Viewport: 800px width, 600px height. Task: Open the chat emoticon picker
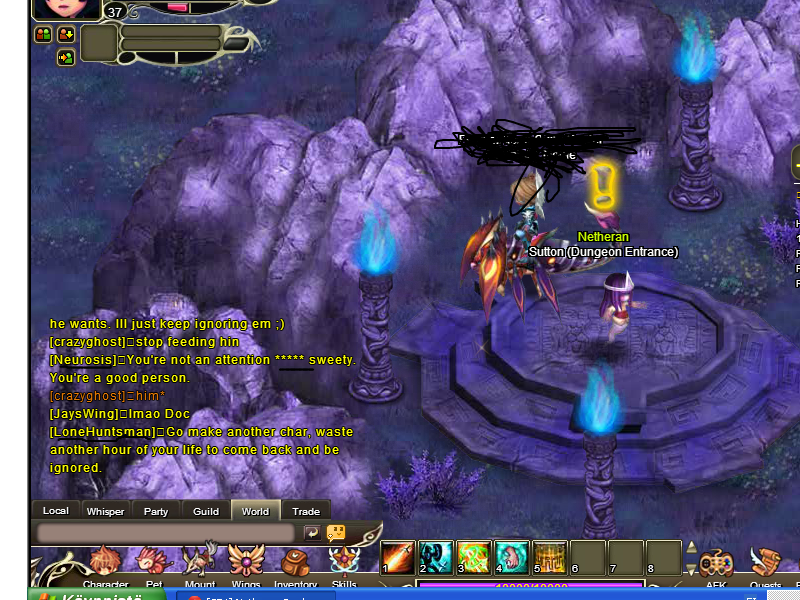click(x=336, y=533)
